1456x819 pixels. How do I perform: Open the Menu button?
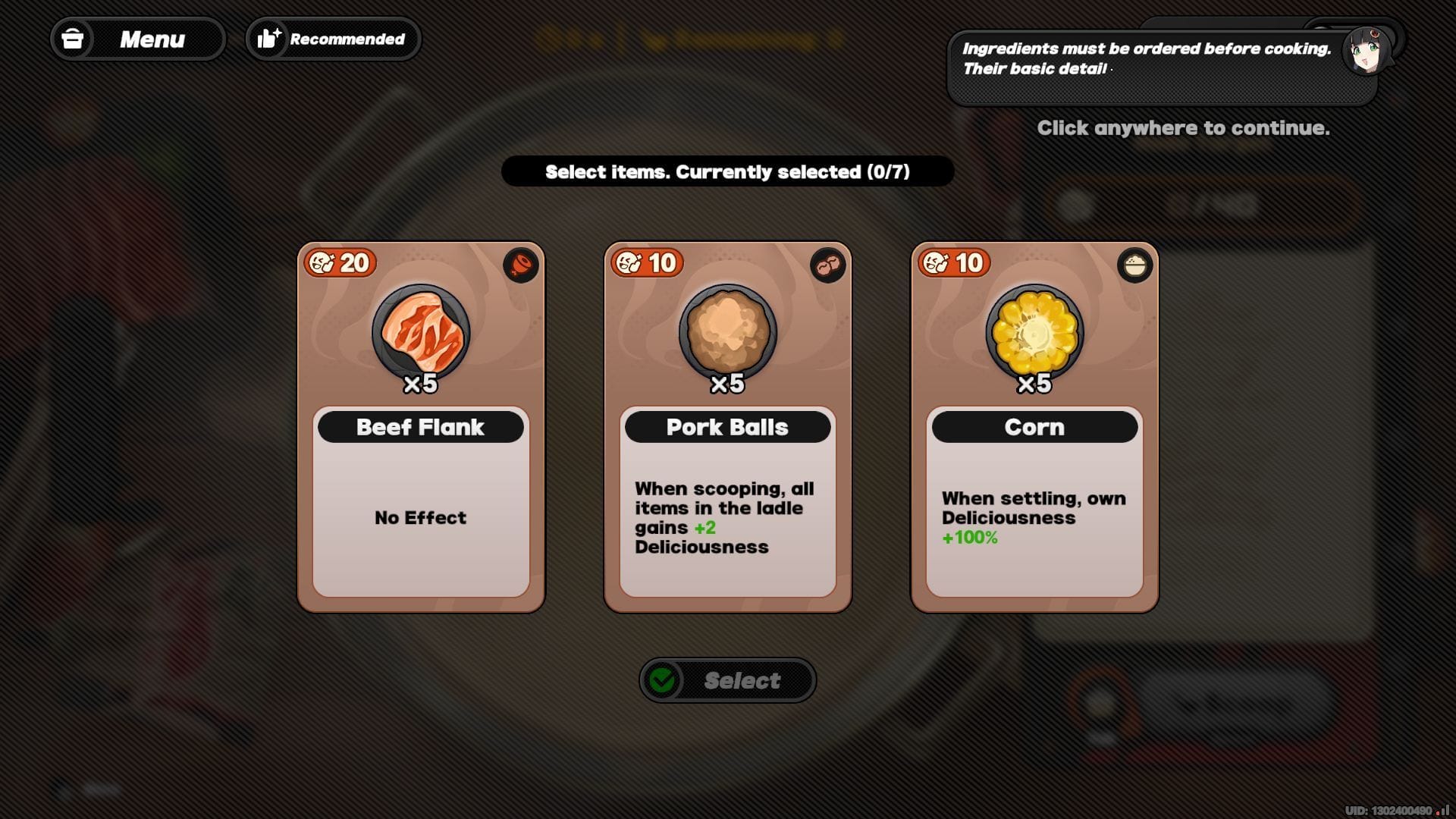137,39
